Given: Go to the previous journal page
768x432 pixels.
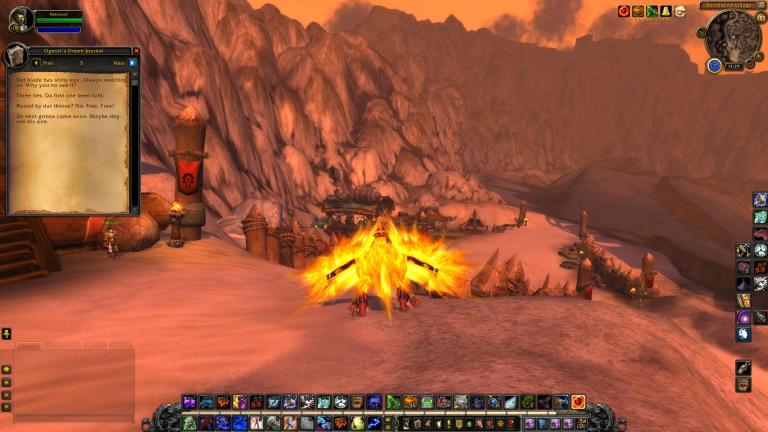Looking at the screenshot, I should [x=37, y=63].
